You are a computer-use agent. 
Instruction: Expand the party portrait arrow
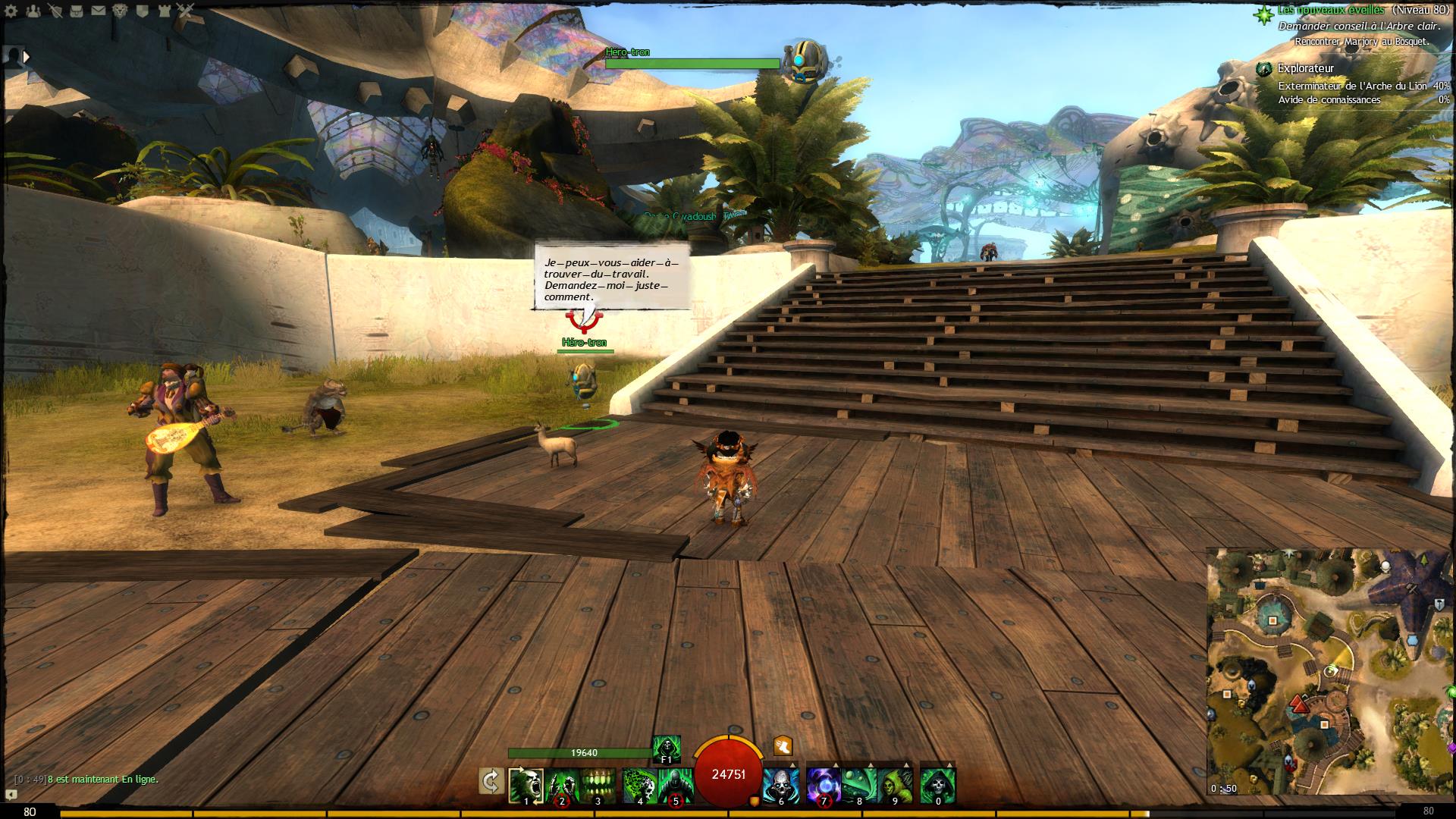coord(27,56)
